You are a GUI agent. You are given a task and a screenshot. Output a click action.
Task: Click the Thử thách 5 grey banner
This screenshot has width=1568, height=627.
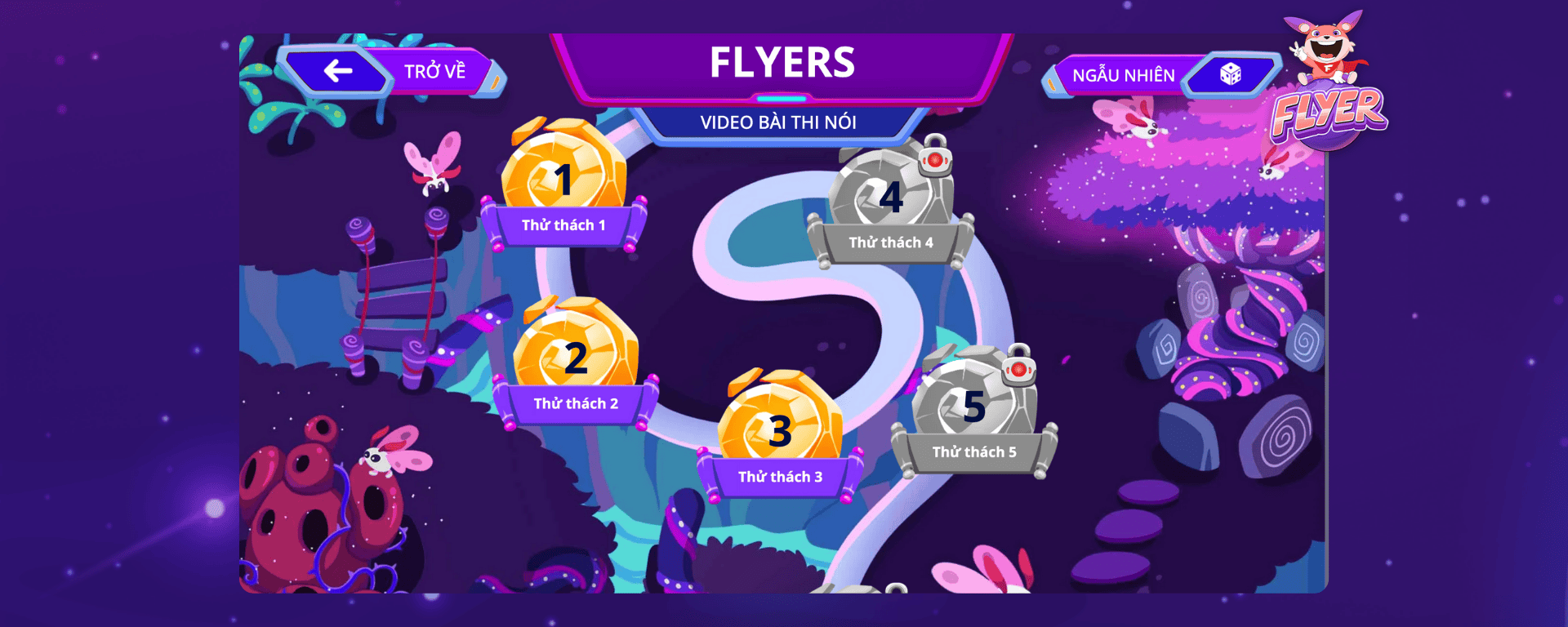click(x=975, y=451)
